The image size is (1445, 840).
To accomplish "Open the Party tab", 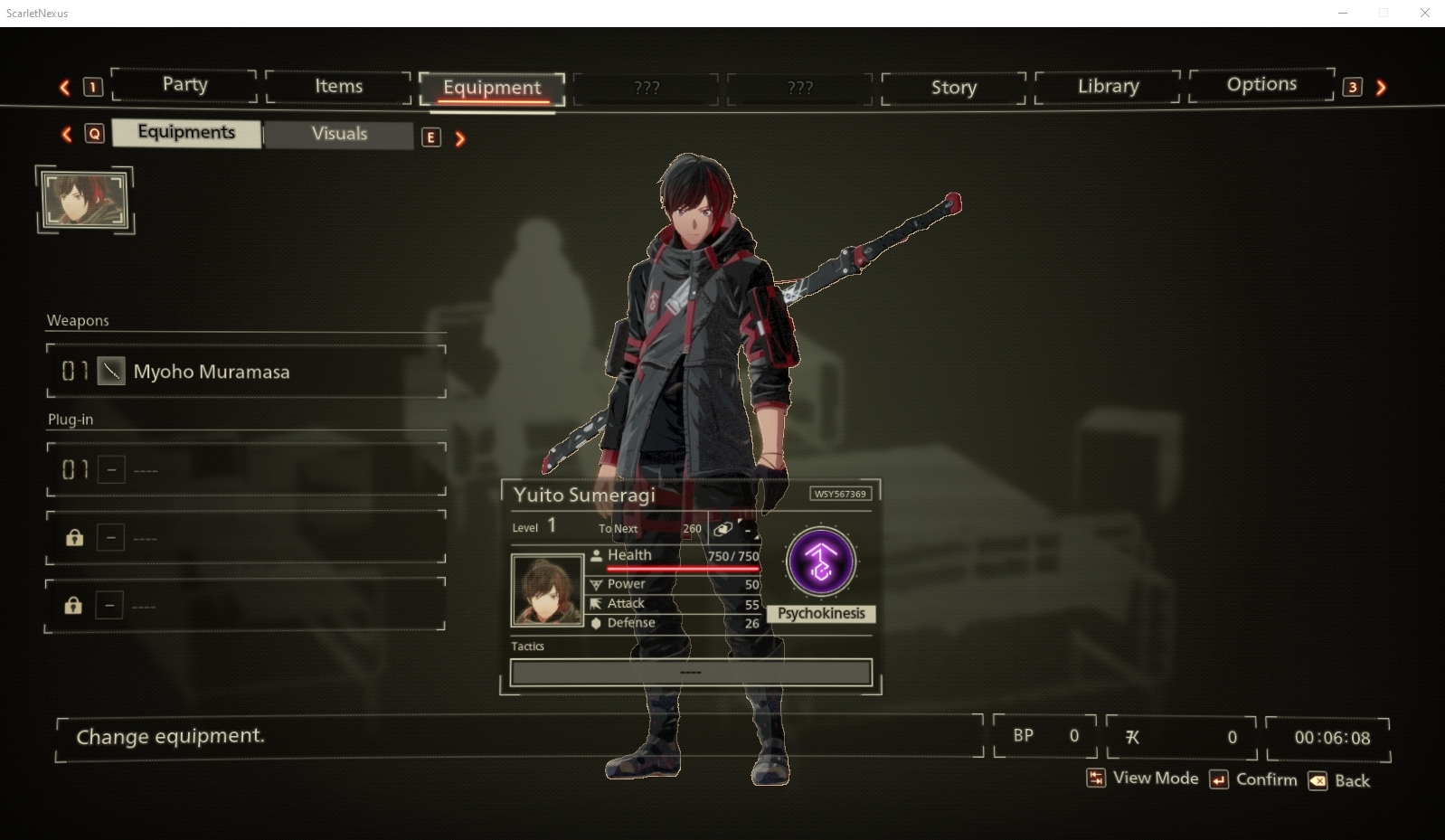I will [184, 85].
